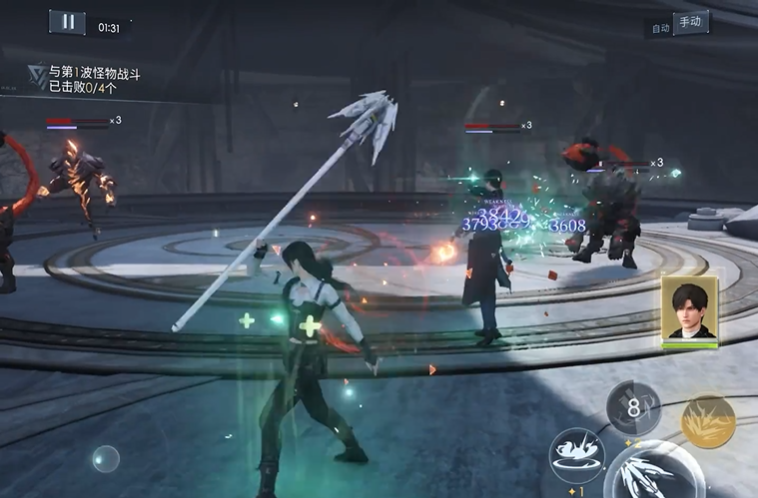Toggle the 自动 auto-battle mode
Viewport: 758px width, 498px height.
[x=660, y=28]
